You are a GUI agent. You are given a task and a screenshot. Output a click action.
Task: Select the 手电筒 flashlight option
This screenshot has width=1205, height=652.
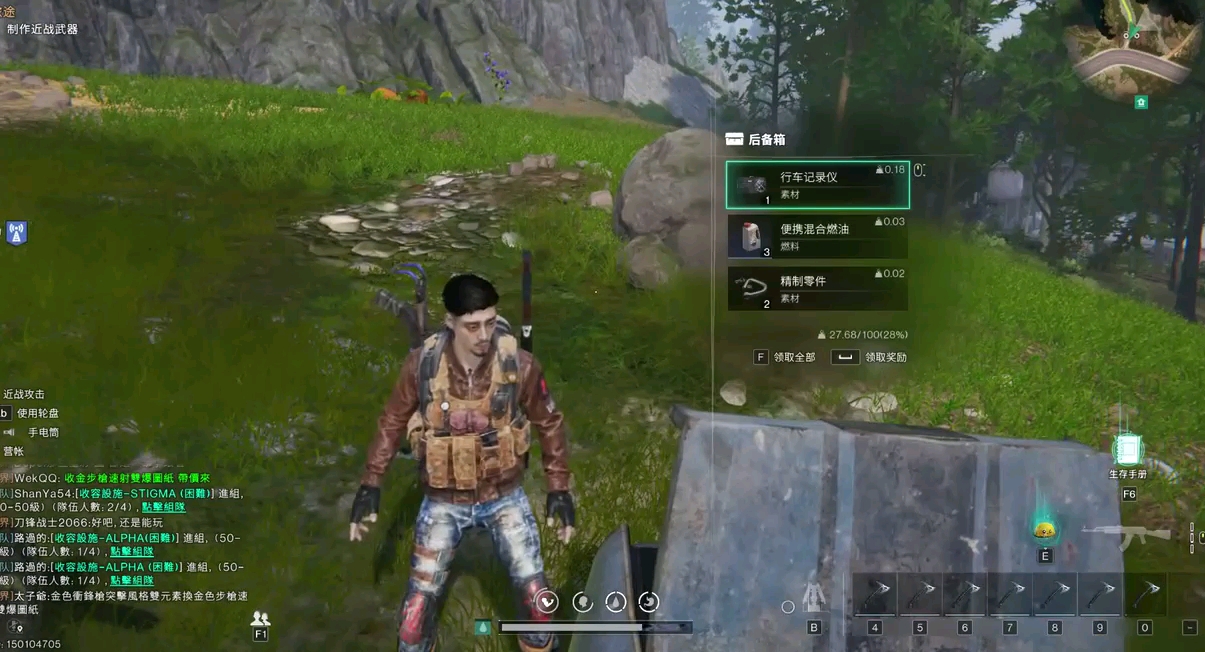click(x=42, y=432)
